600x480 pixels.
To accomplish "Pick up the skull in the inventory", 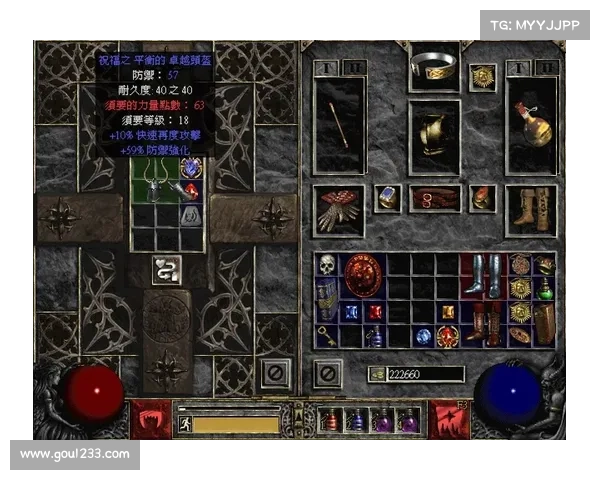I will pyautogui.click(x=327, y=266).
